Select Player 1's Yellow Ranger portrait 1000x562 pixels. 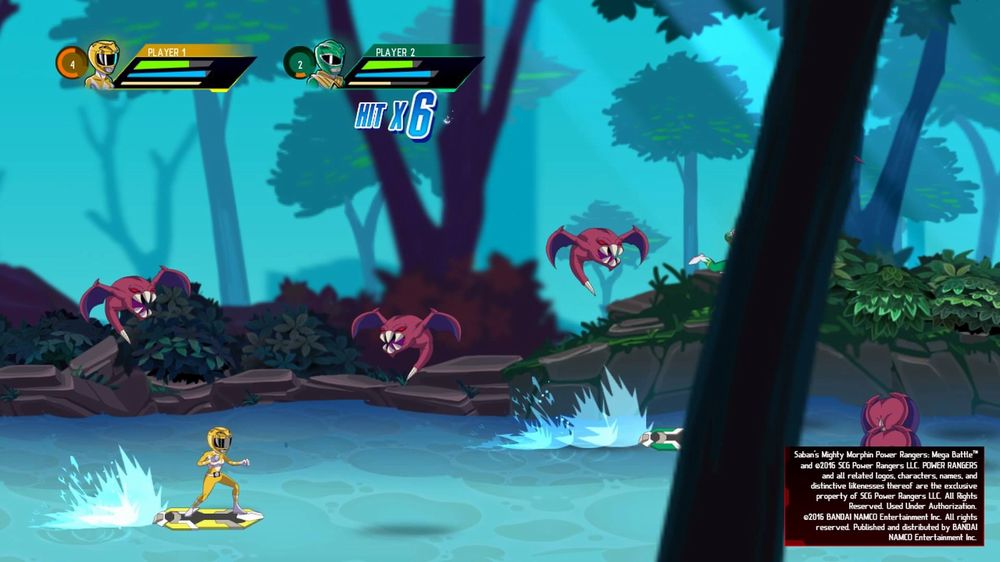click(102, 63)
